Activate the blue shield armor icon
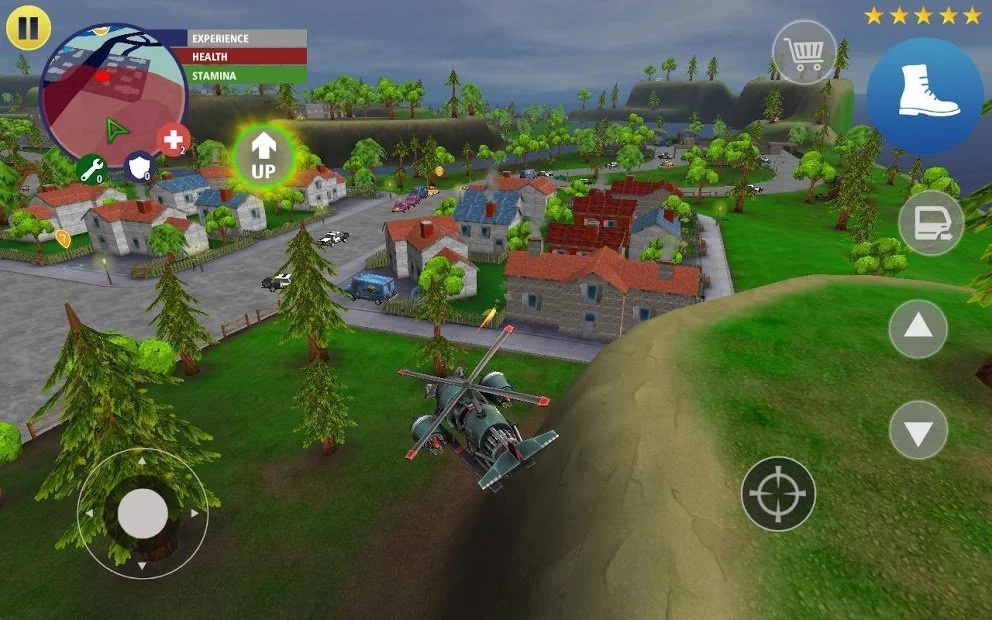The height and width of the screenshot is (620, 992). [x=139, y=166]
